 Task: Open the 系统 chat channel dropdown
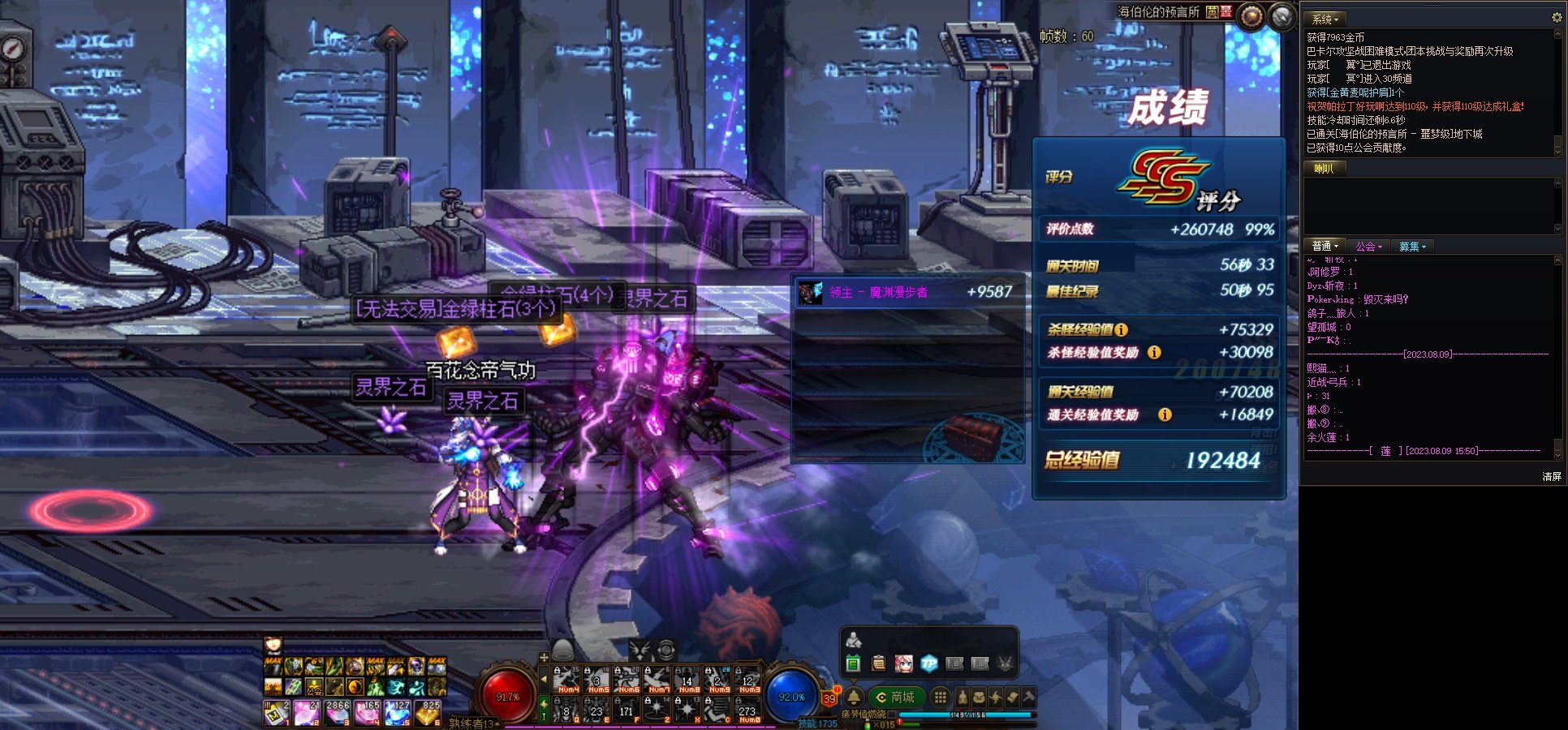(x=1325, y=19)
